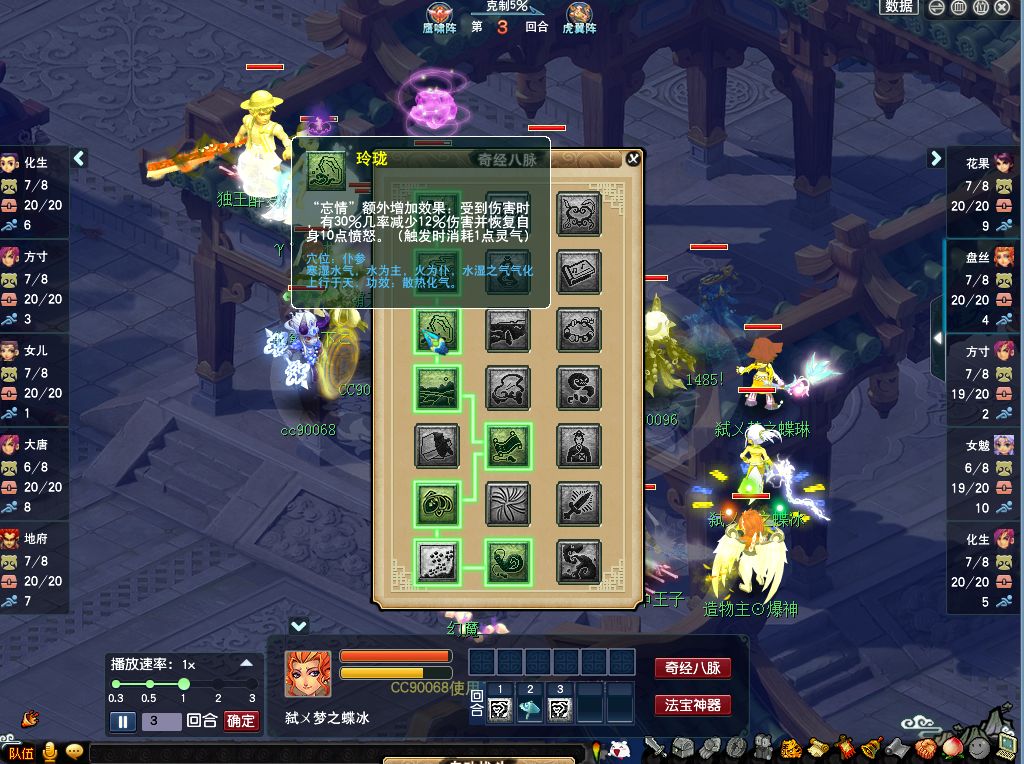
Task: Select the official portrait meridian node
Action: [579, 445]
